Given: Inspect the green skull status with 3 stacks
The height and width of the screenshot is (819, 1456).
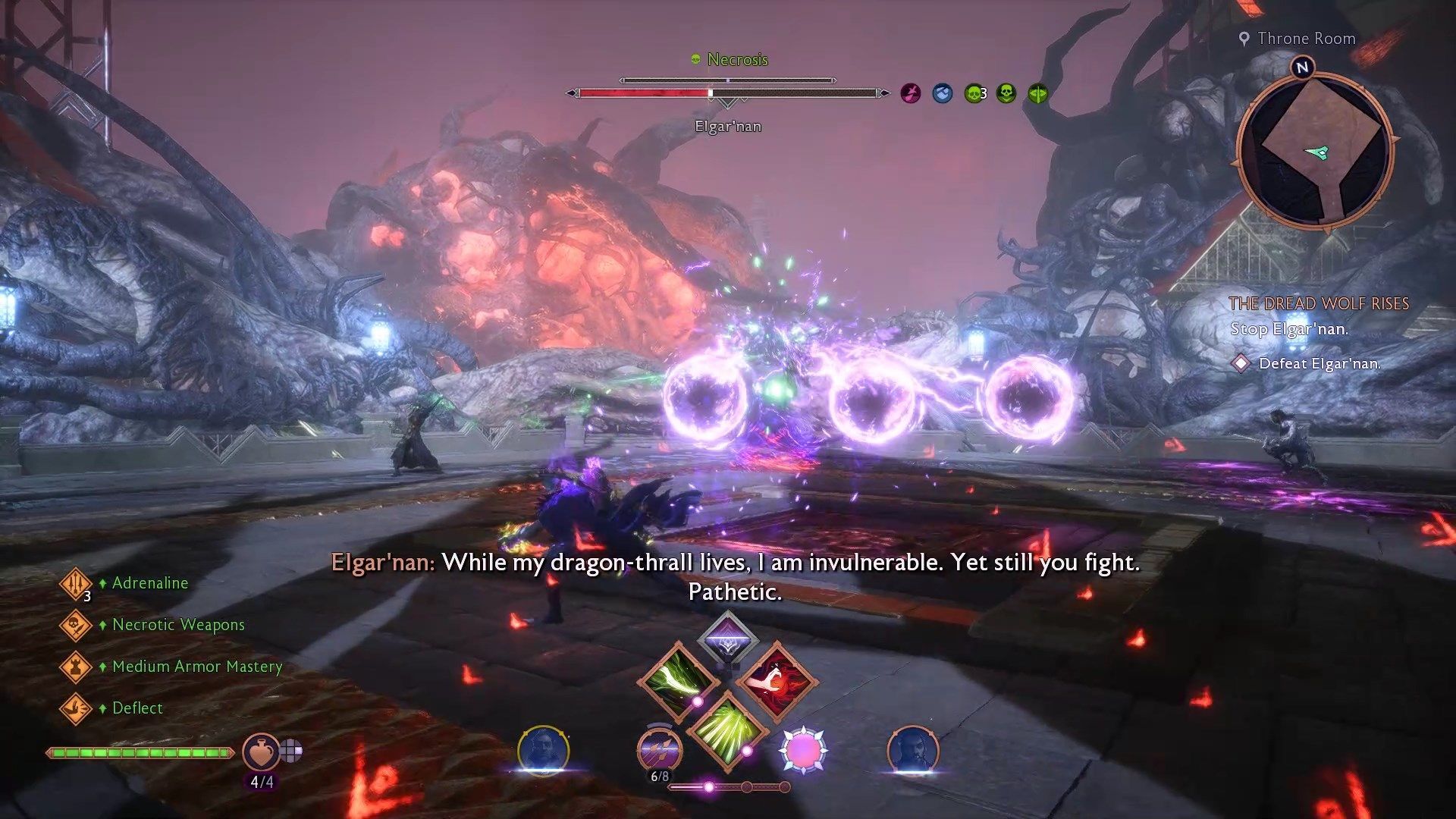Looking at the screenshot, I should click(x=974, y=94).
